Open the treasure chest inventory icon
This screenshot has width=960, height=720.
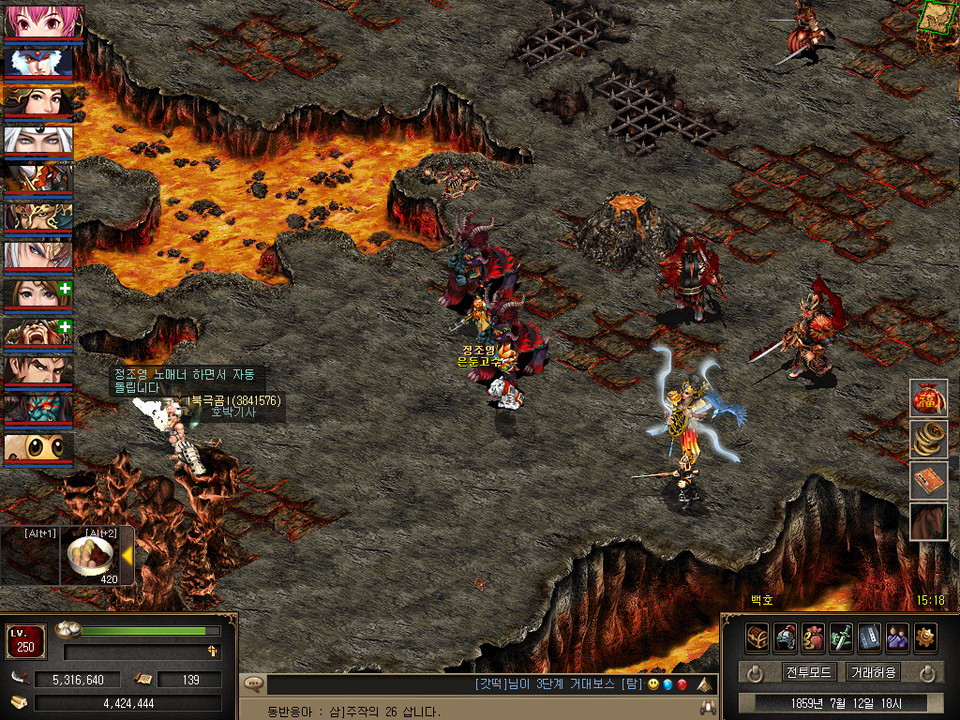(757, 637)
